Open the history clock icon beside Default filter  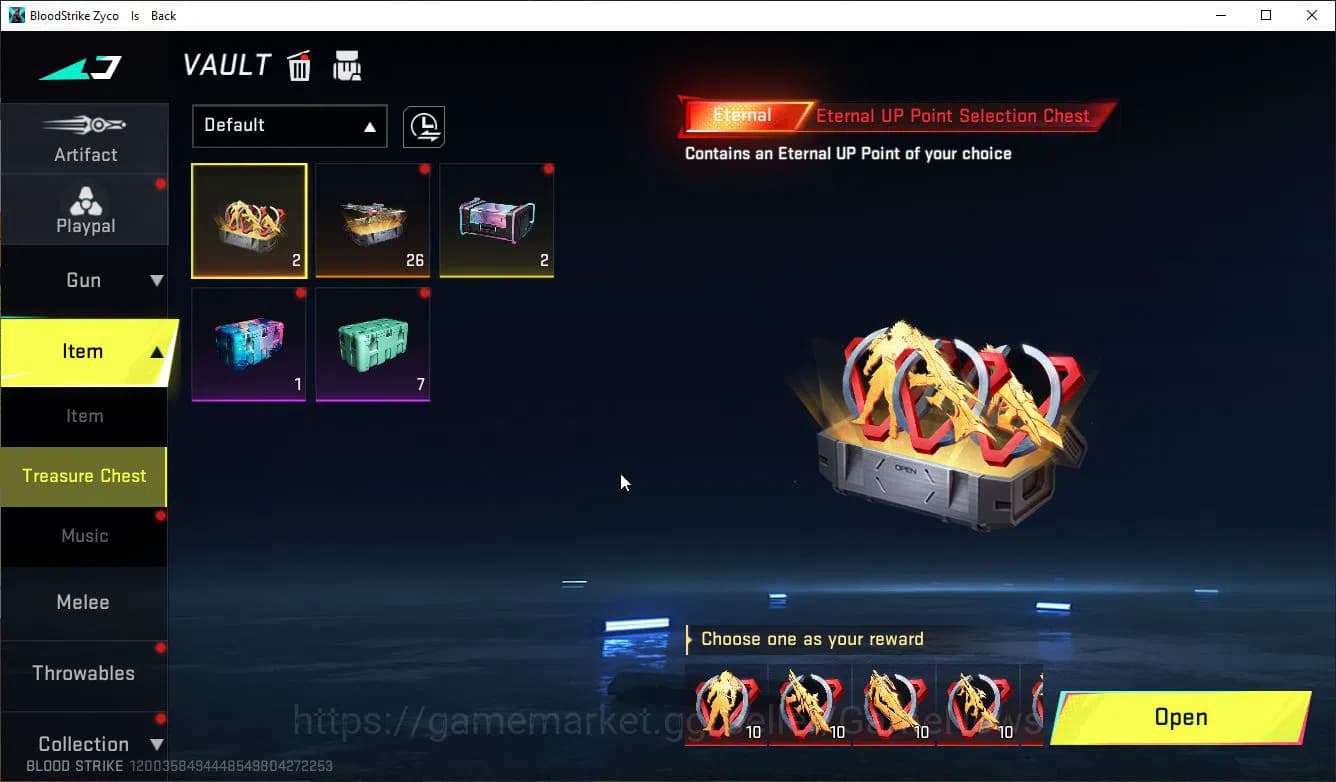[423, 126]
